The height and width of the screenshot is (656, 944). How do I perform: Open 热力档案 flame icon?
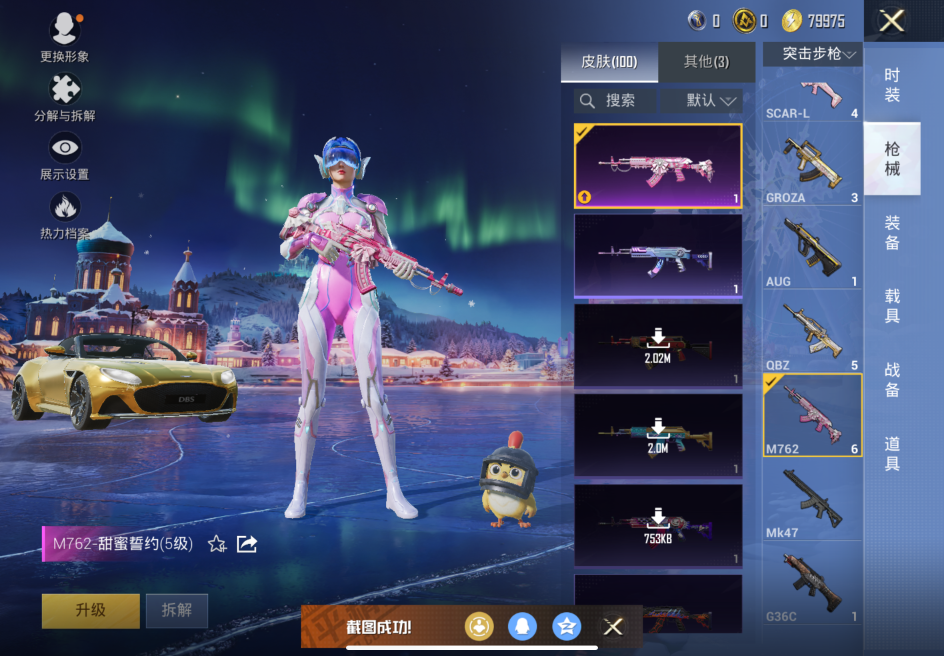click(x=65, y=209)
